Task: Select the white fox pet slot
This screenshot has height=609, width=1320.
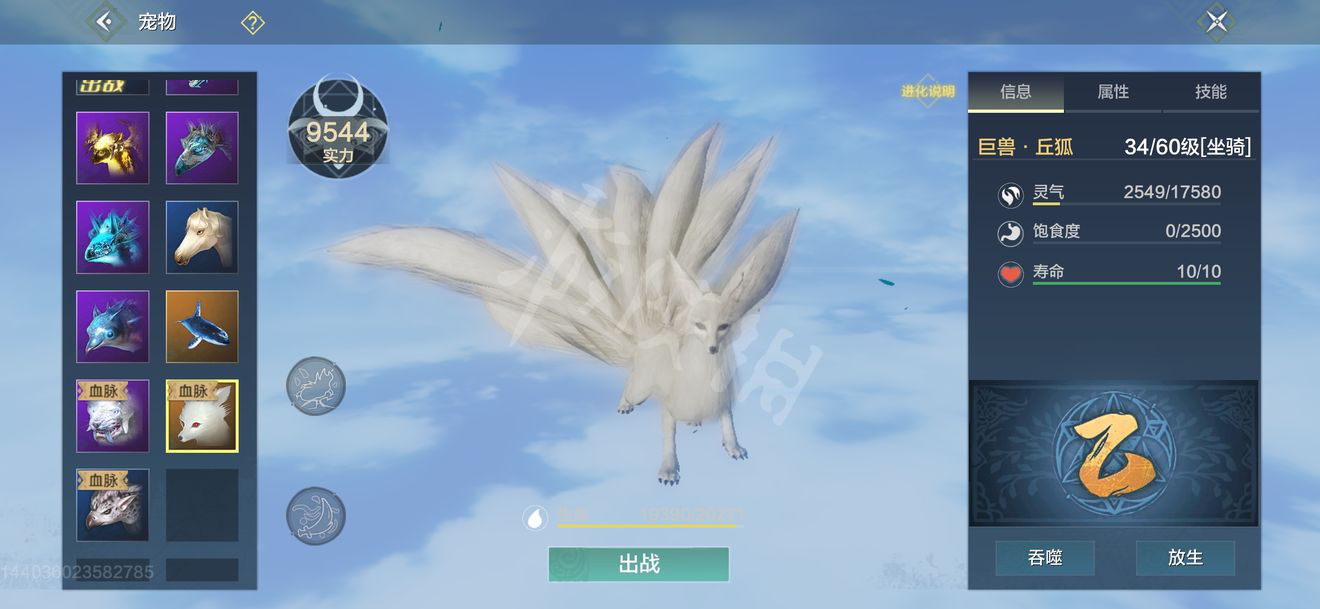Action: coord(202,416)
